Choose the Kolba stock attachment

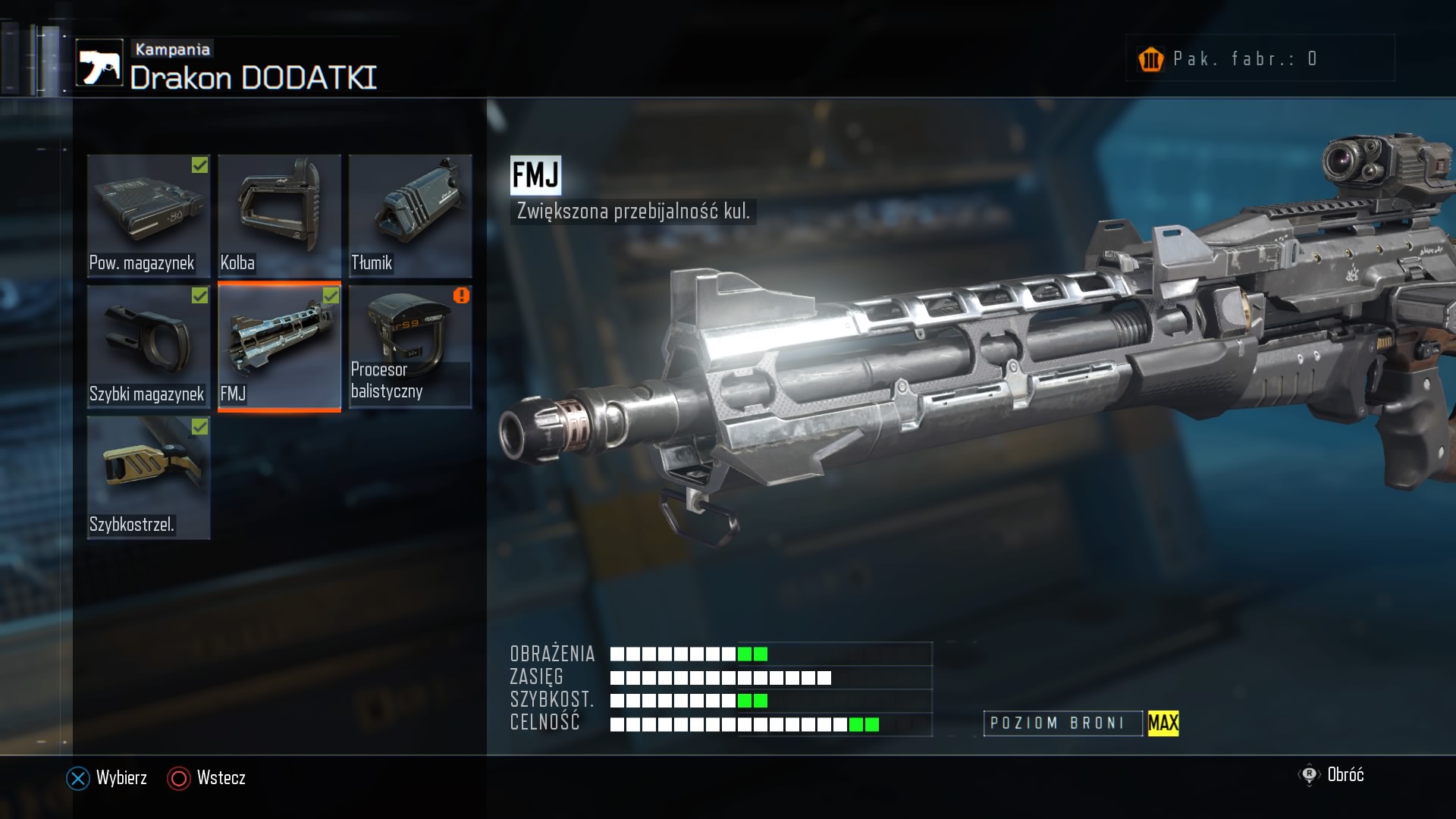279,215
